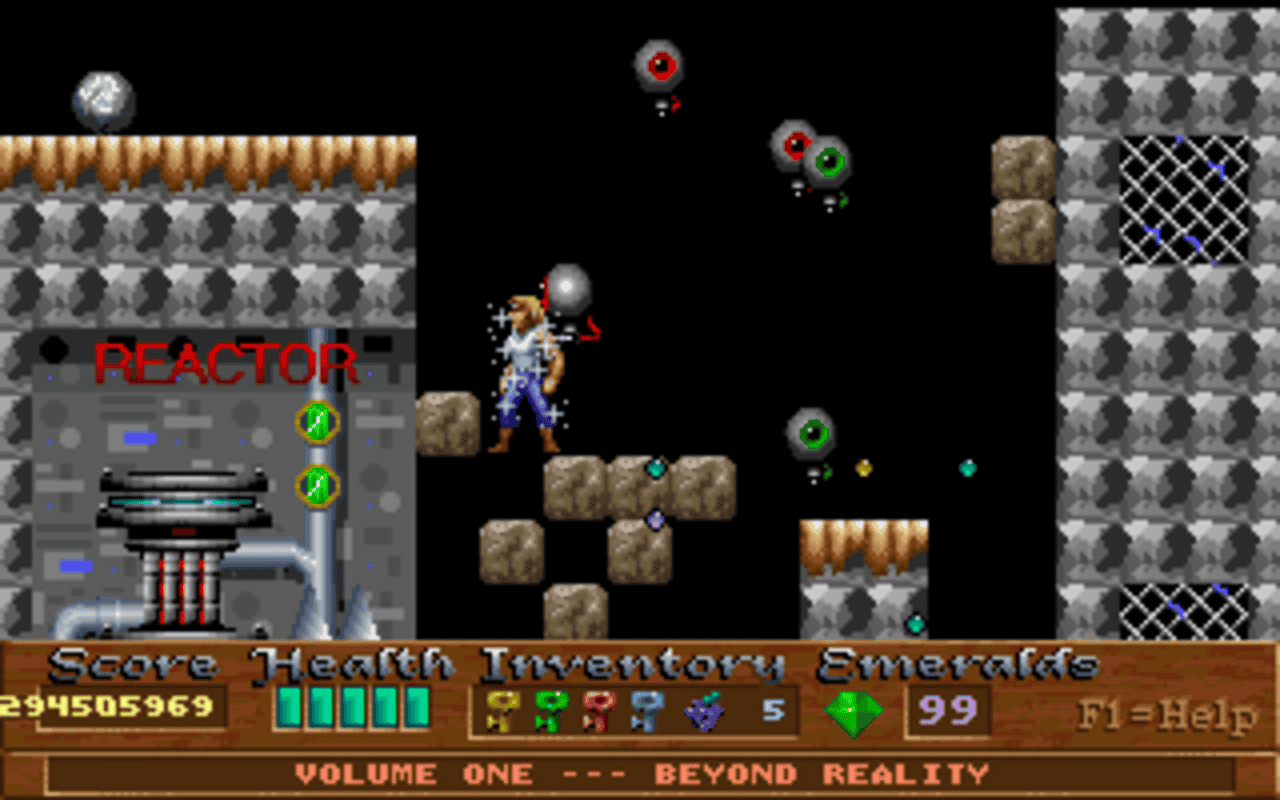The height and width of the screenshot is (800, 1280).
Task: Click the red eyeball enemy at the top
Action: (658, 63)
